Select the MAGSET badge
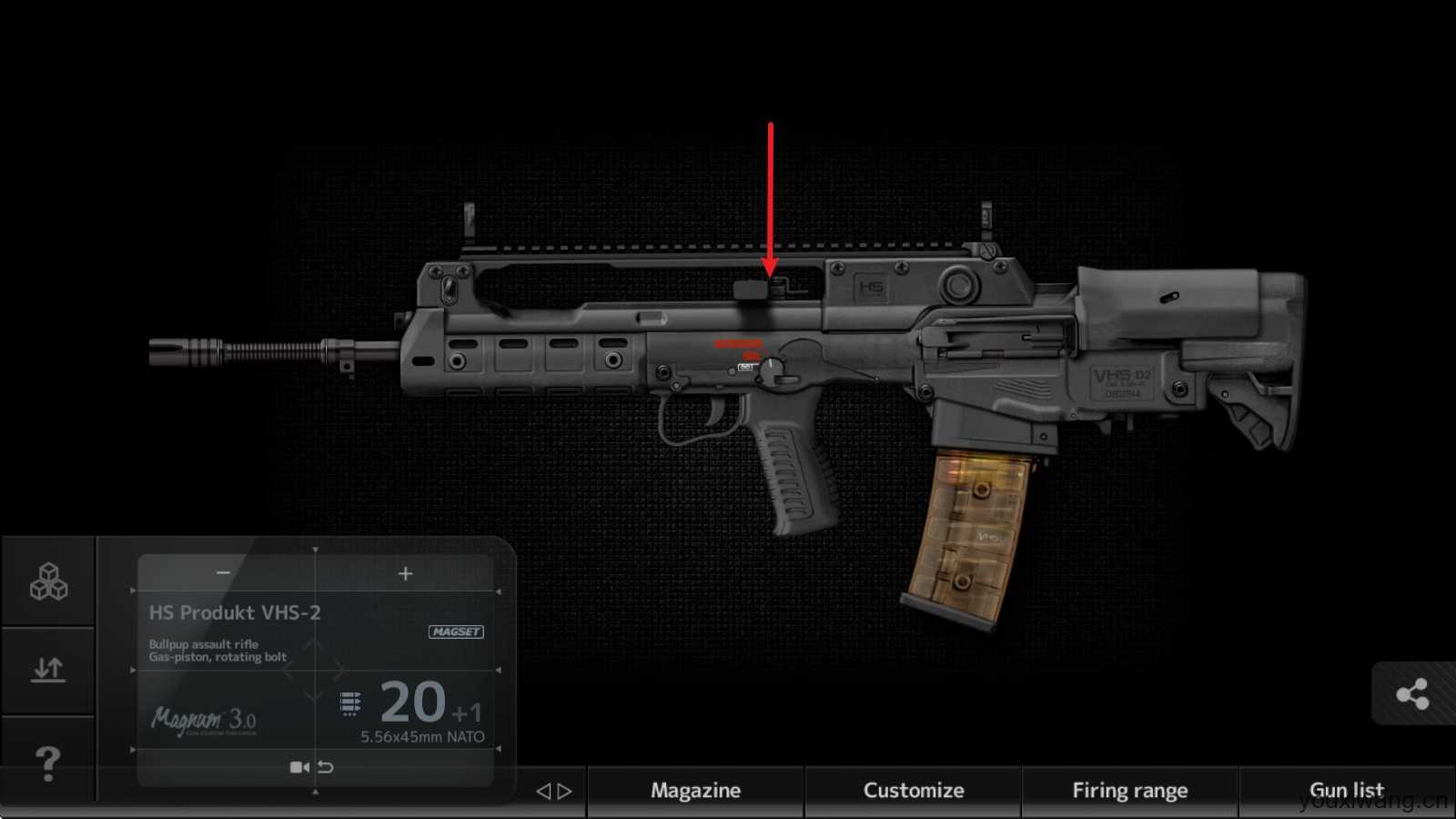The width and height of the screenshot is (1456, 819). coord(456,632)
